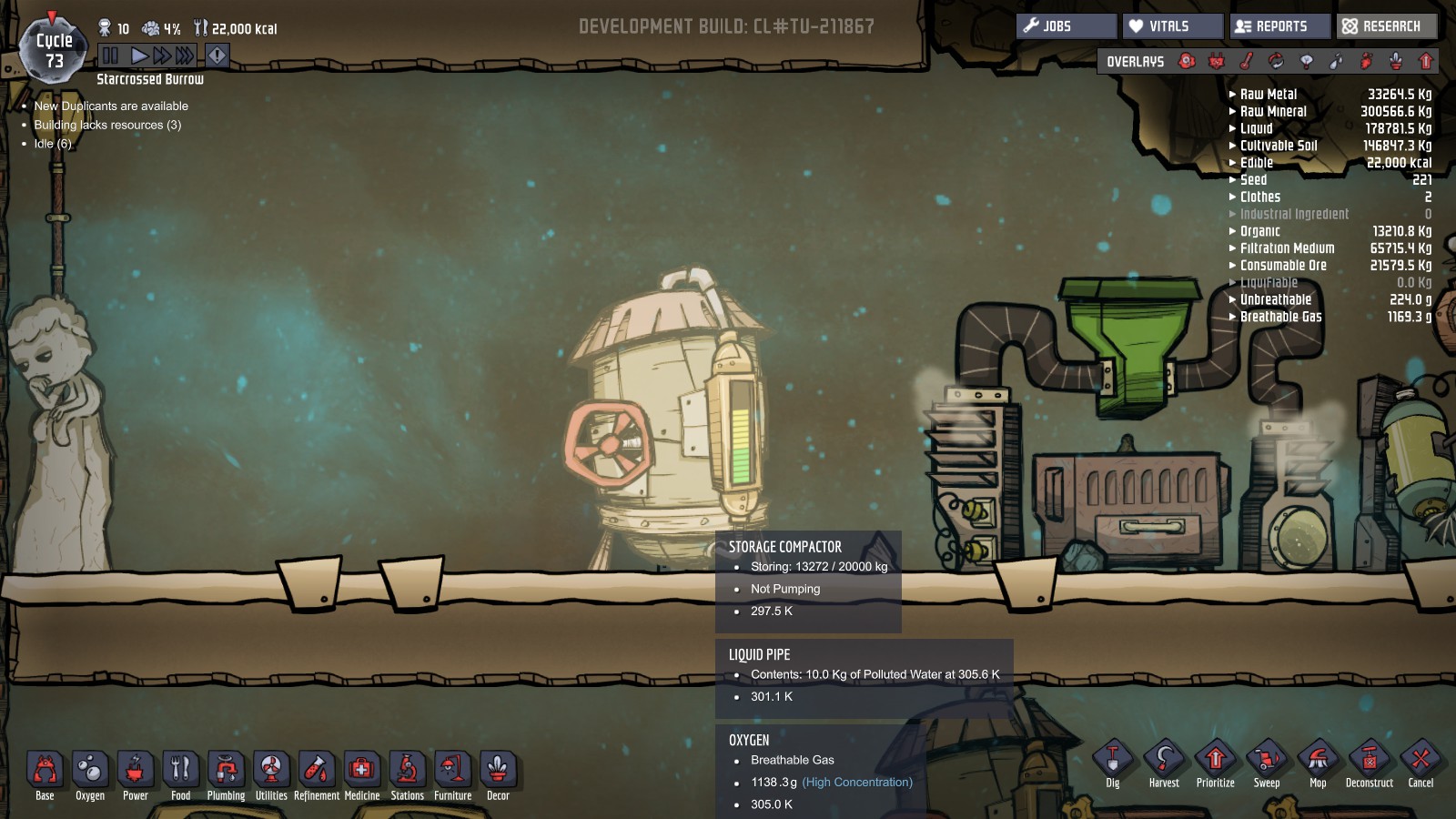Screen dimensions: 1456x819
Task: Expand the Raw Metal resource category
Action: pyautogui.click(x=1268, y=94)
